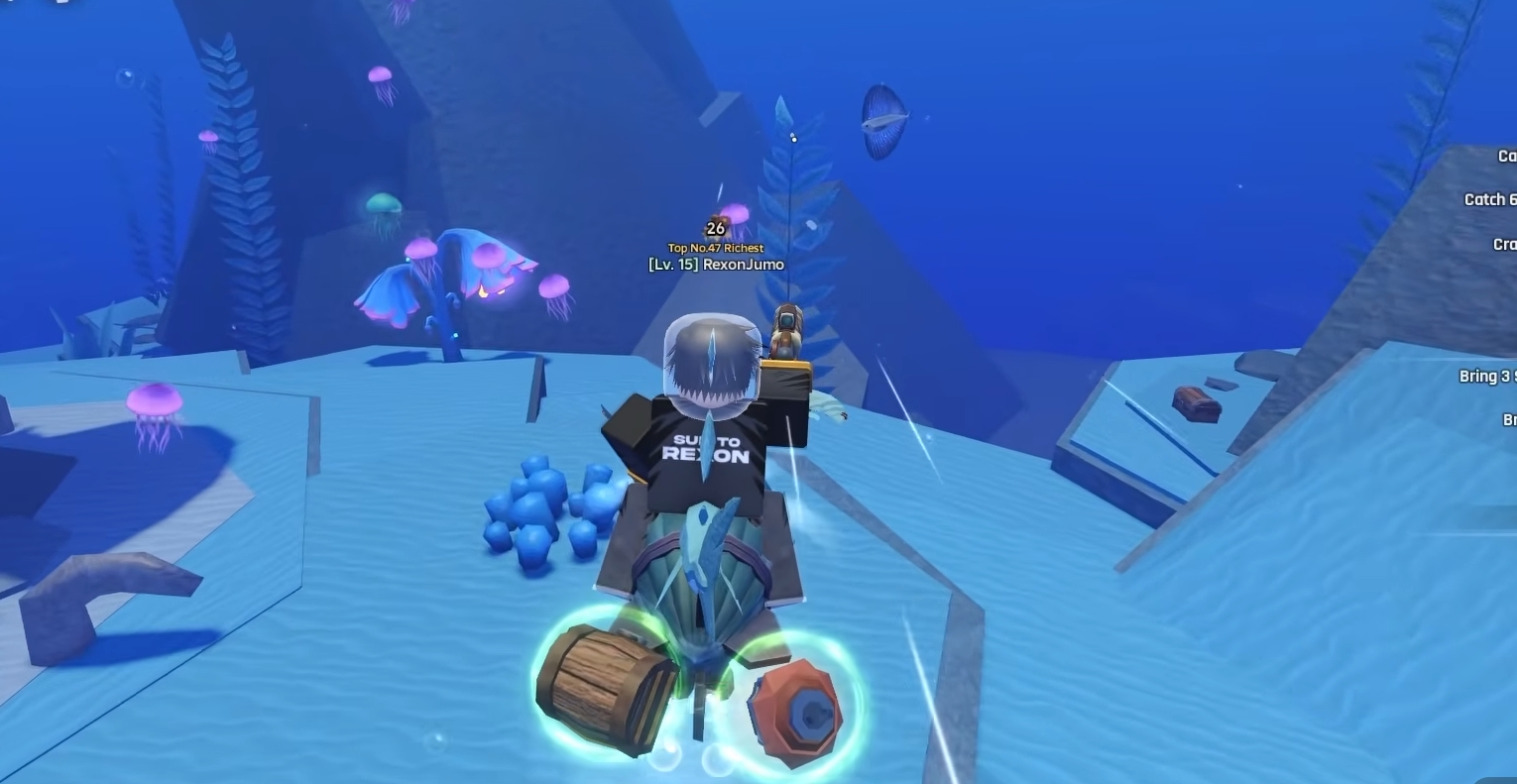This screenshot has height=784, width=1517.
Task: Expand the Catch 6 quest entry
Action: coord(1487,199)
